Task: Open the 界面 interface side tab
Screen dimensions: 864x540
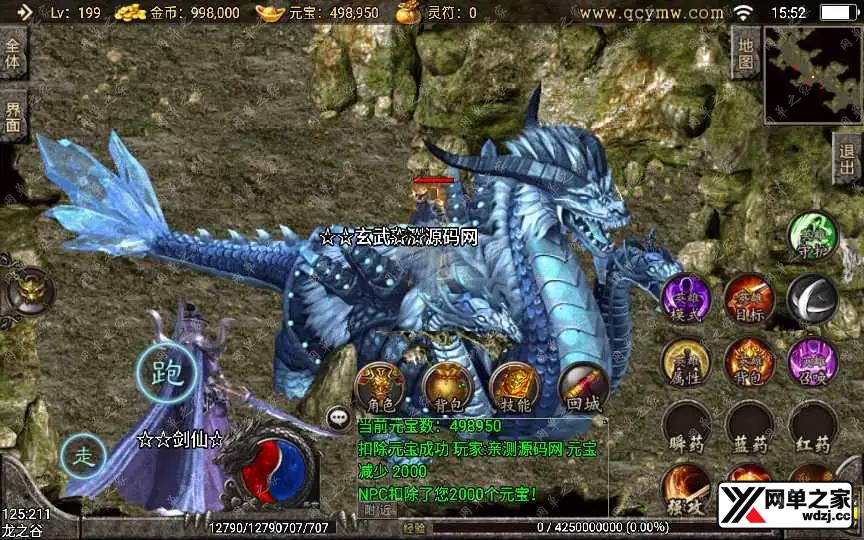Action: click(x=13, y=117)
